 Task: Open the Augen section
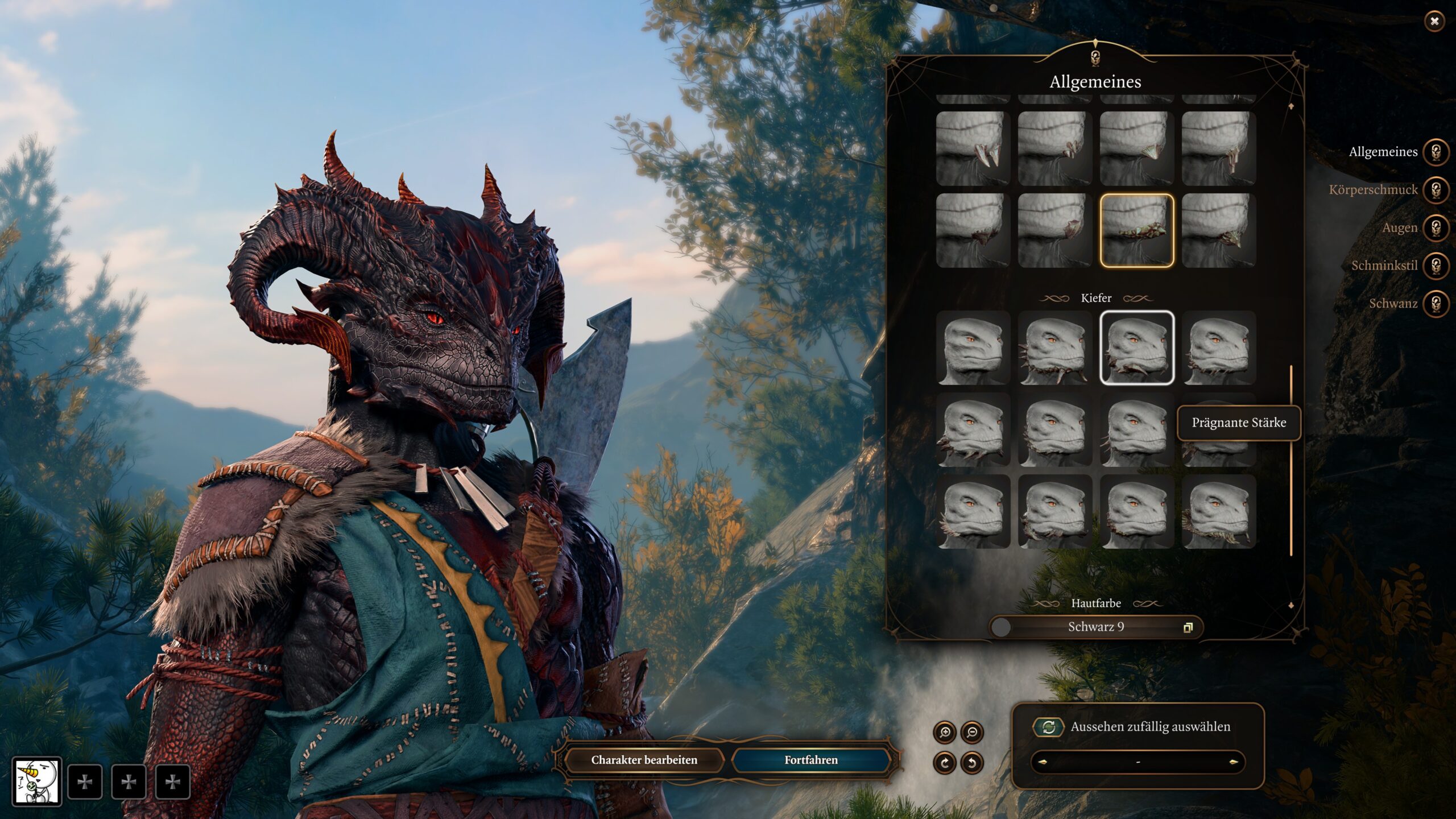(1436, 228)
